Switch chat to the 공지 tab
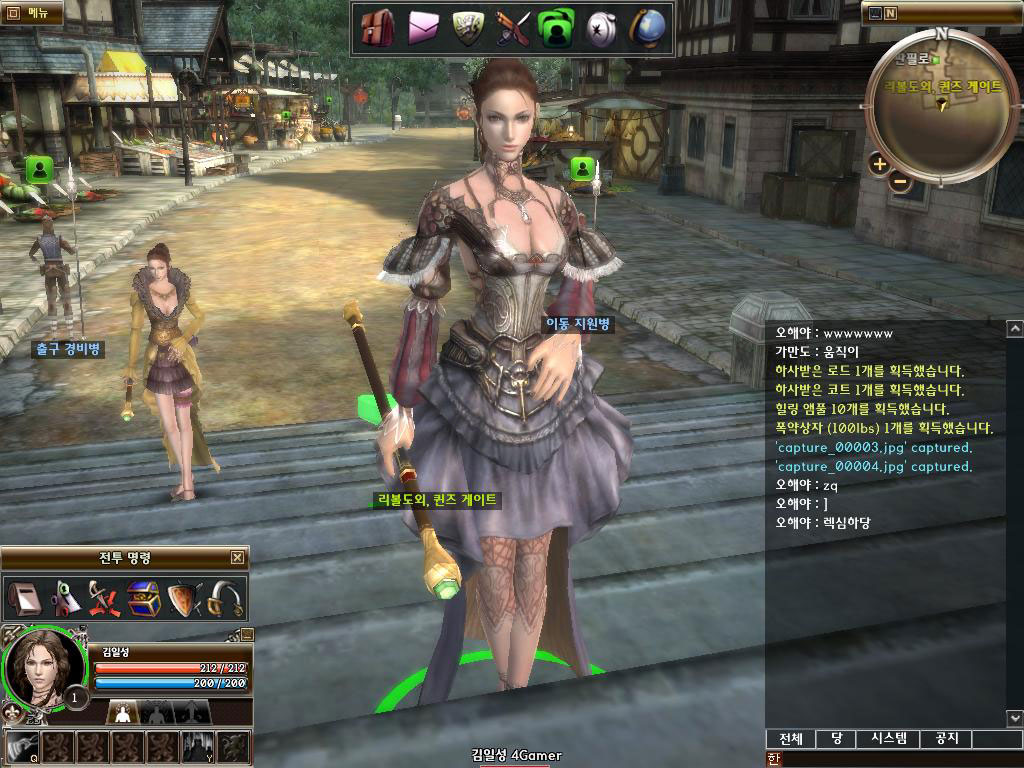The image size is (1024, 768). (946, 739)
